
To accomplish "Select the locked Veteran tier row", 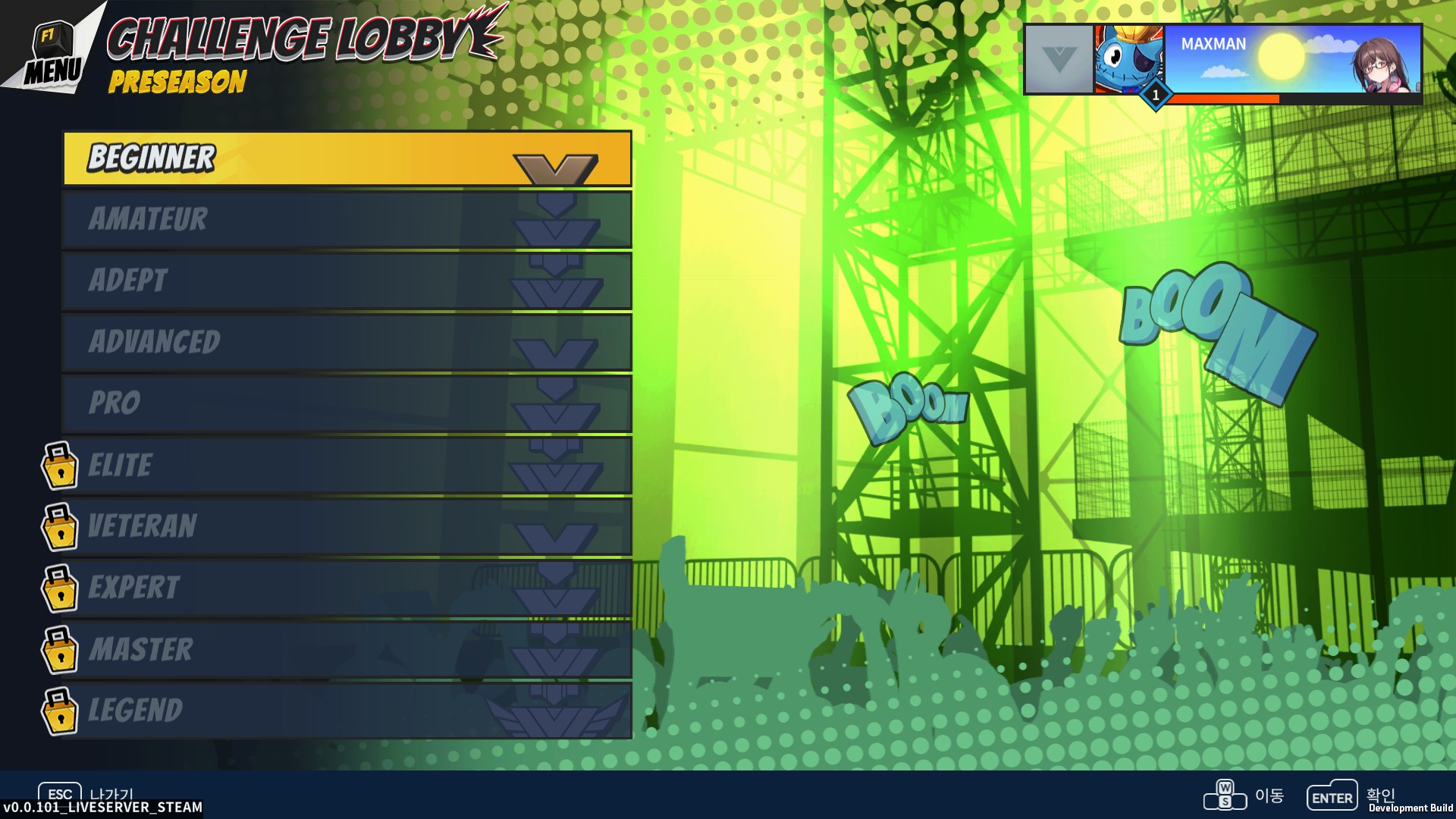I will (347, 526).
